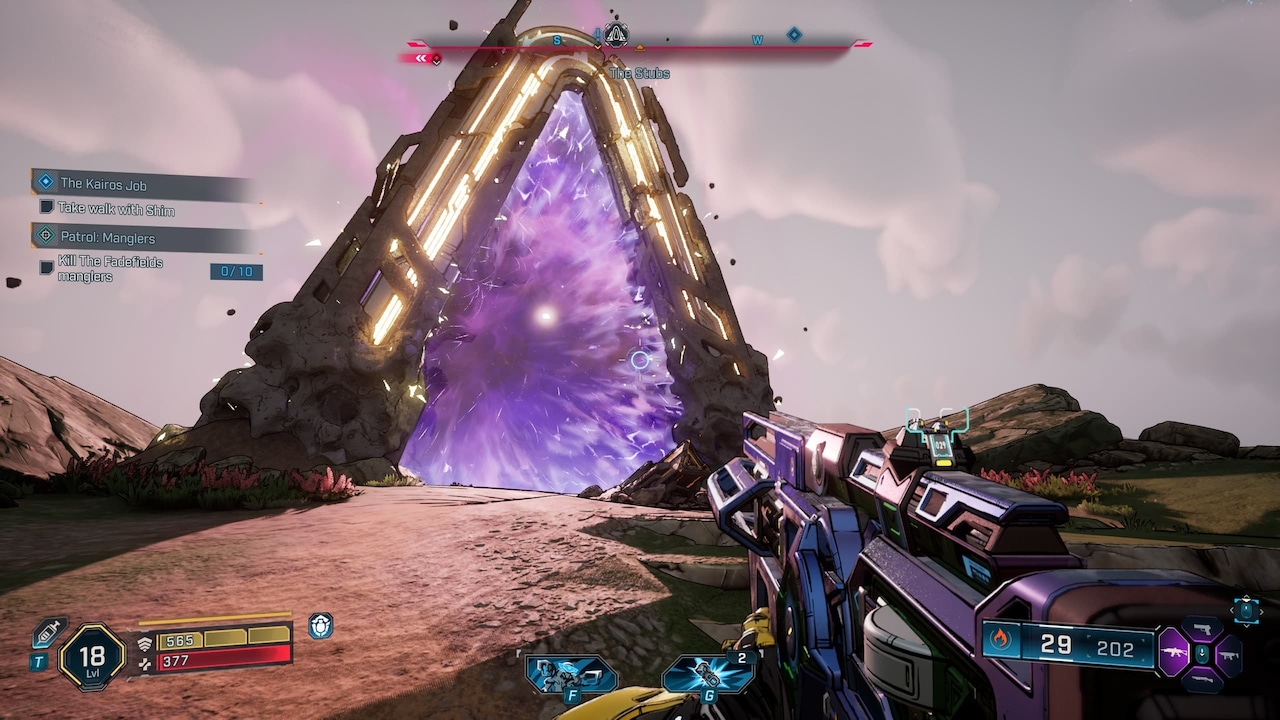Click the fire element icon beside ammo
This screenshot has width=1280, height=720.
(x=1001, y=639)
